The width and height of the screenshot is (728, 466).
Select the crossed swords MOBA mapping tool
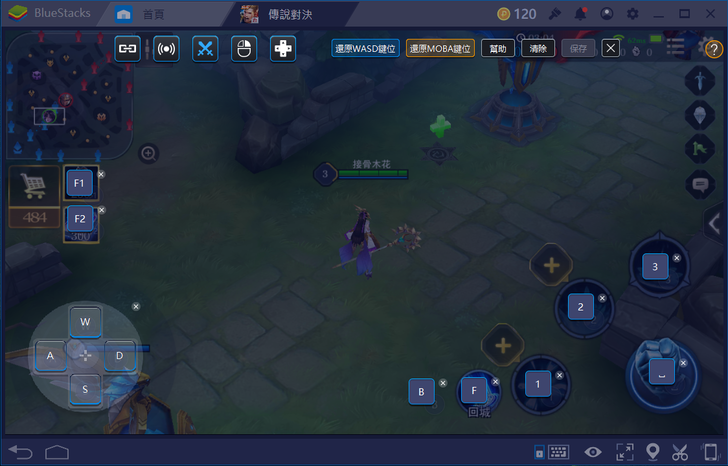[x=205, y=48]
